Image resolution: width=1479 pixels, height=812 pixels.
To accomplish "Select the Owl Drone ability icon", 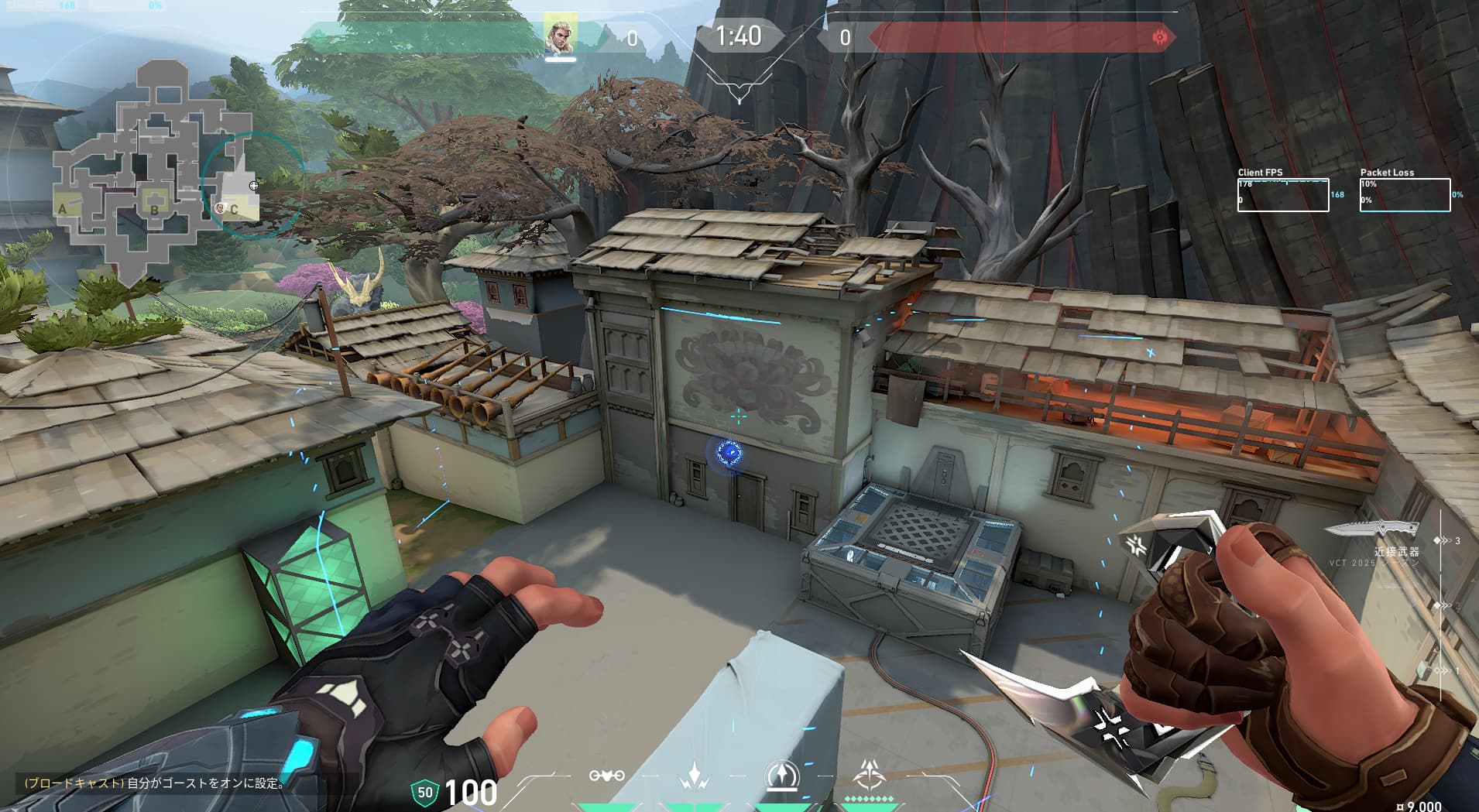I will point(607,775).
